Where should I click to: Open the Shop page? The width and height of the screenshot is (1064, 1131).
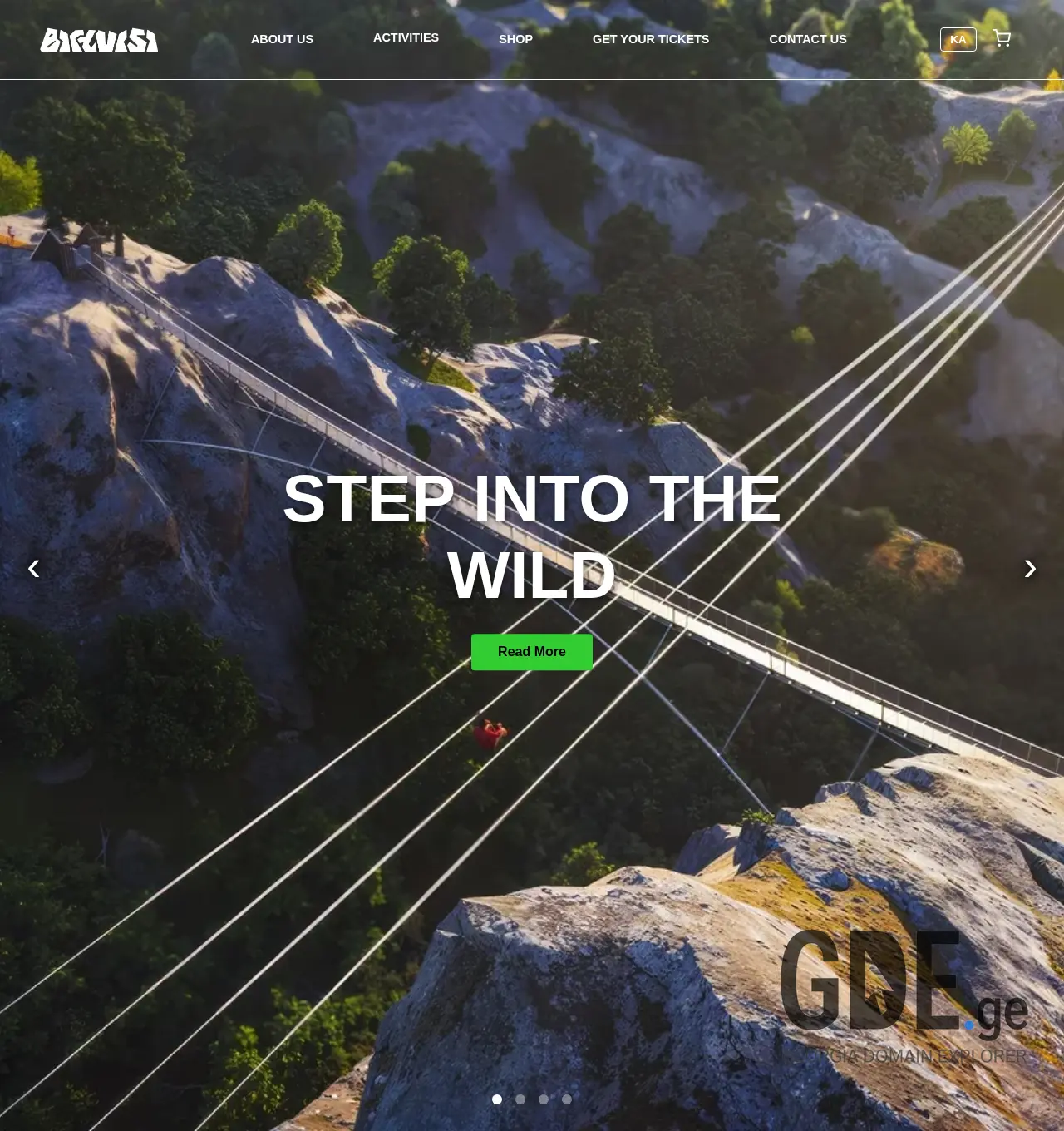515,39
